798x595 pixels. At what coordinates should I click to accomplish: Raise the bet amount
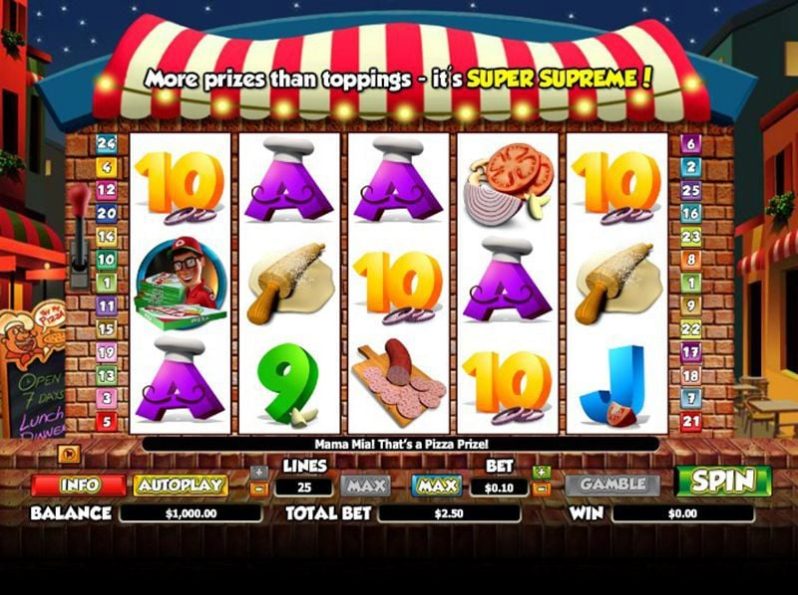tap(541, 471)
